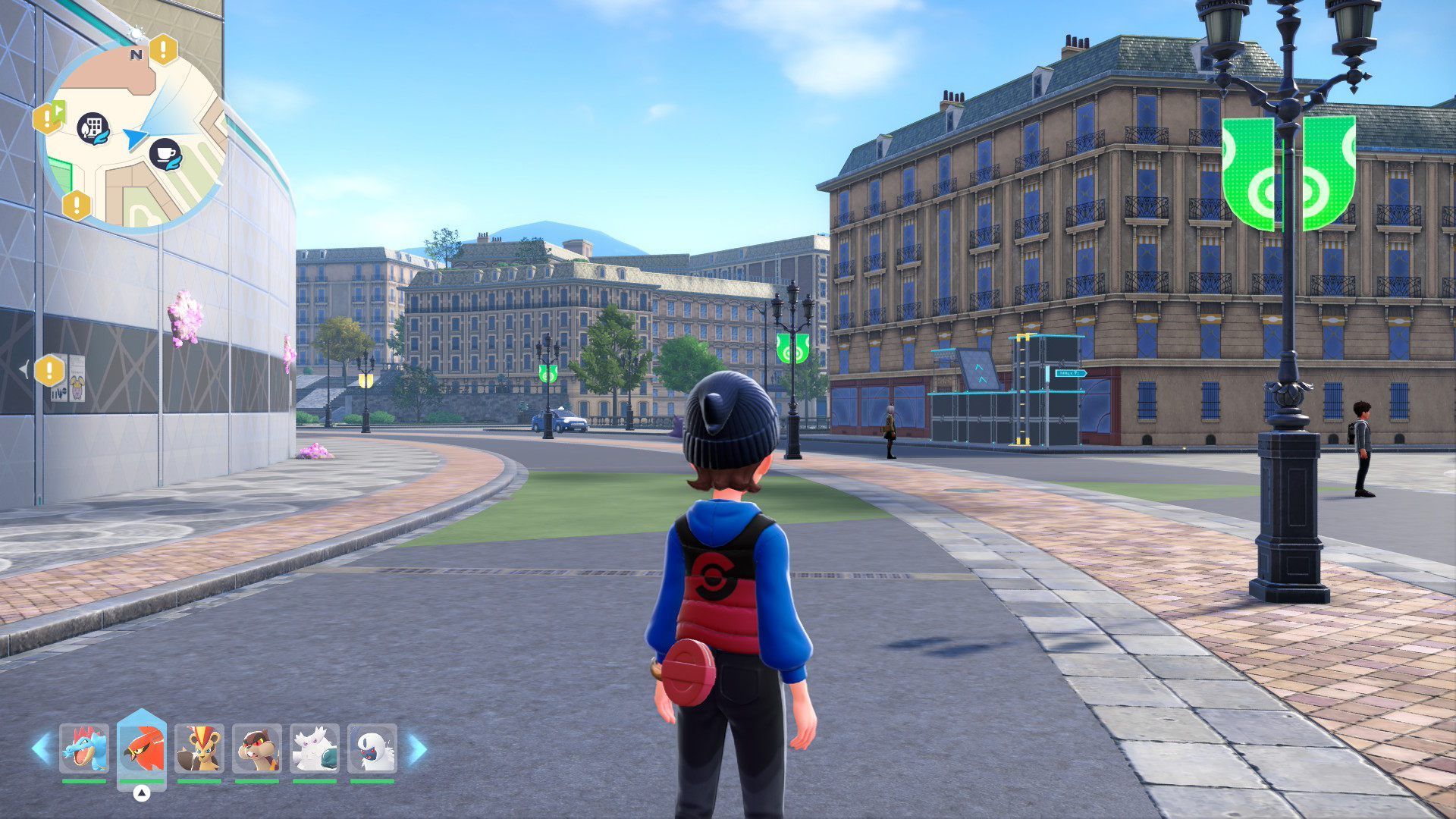Screen dimensions: 1456x819
Task: Choose Abomasnow in the party lineup
Action: click(315, 748)
